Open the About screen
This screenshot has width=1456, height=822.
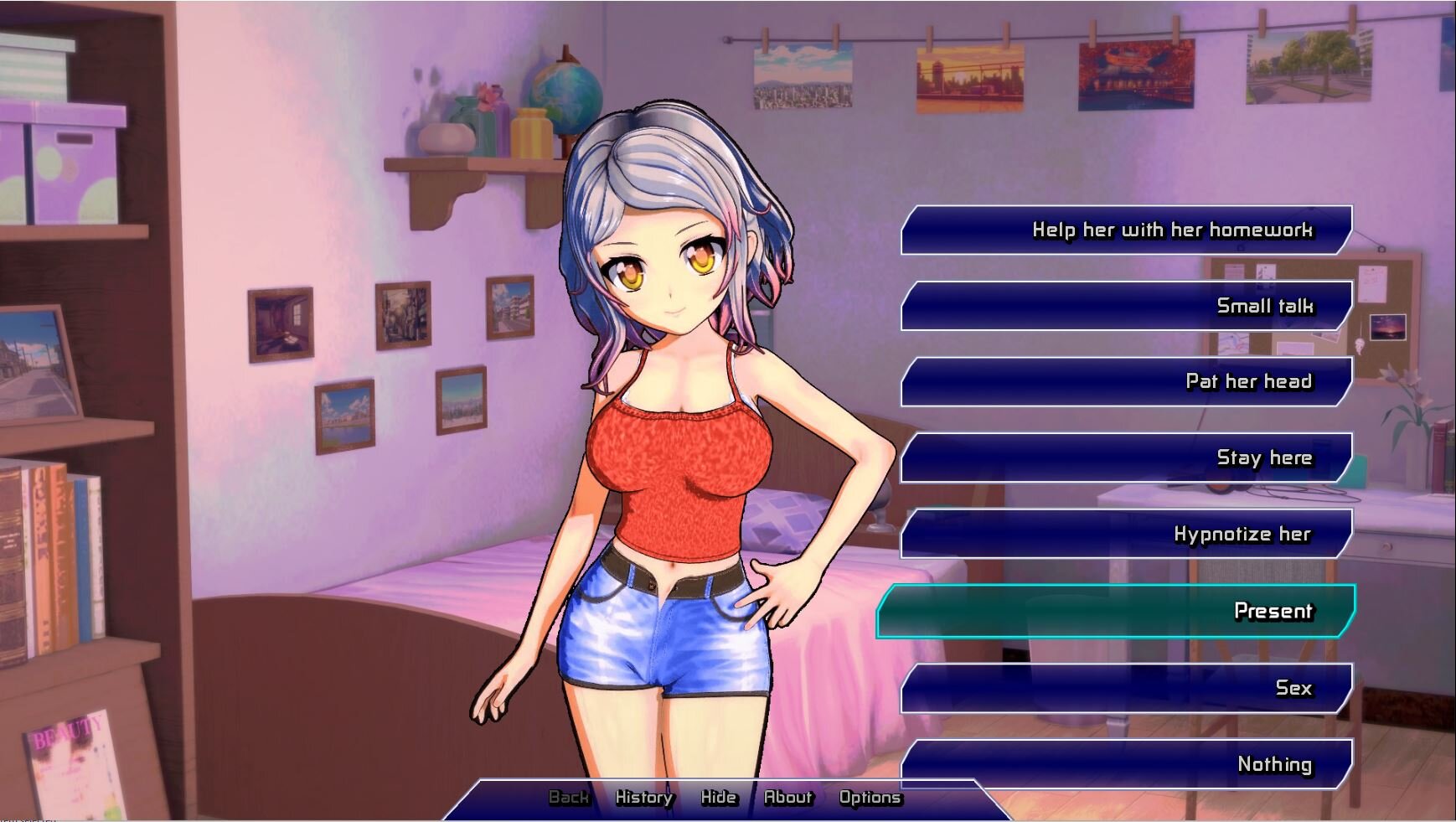click(x=788, y=798)
